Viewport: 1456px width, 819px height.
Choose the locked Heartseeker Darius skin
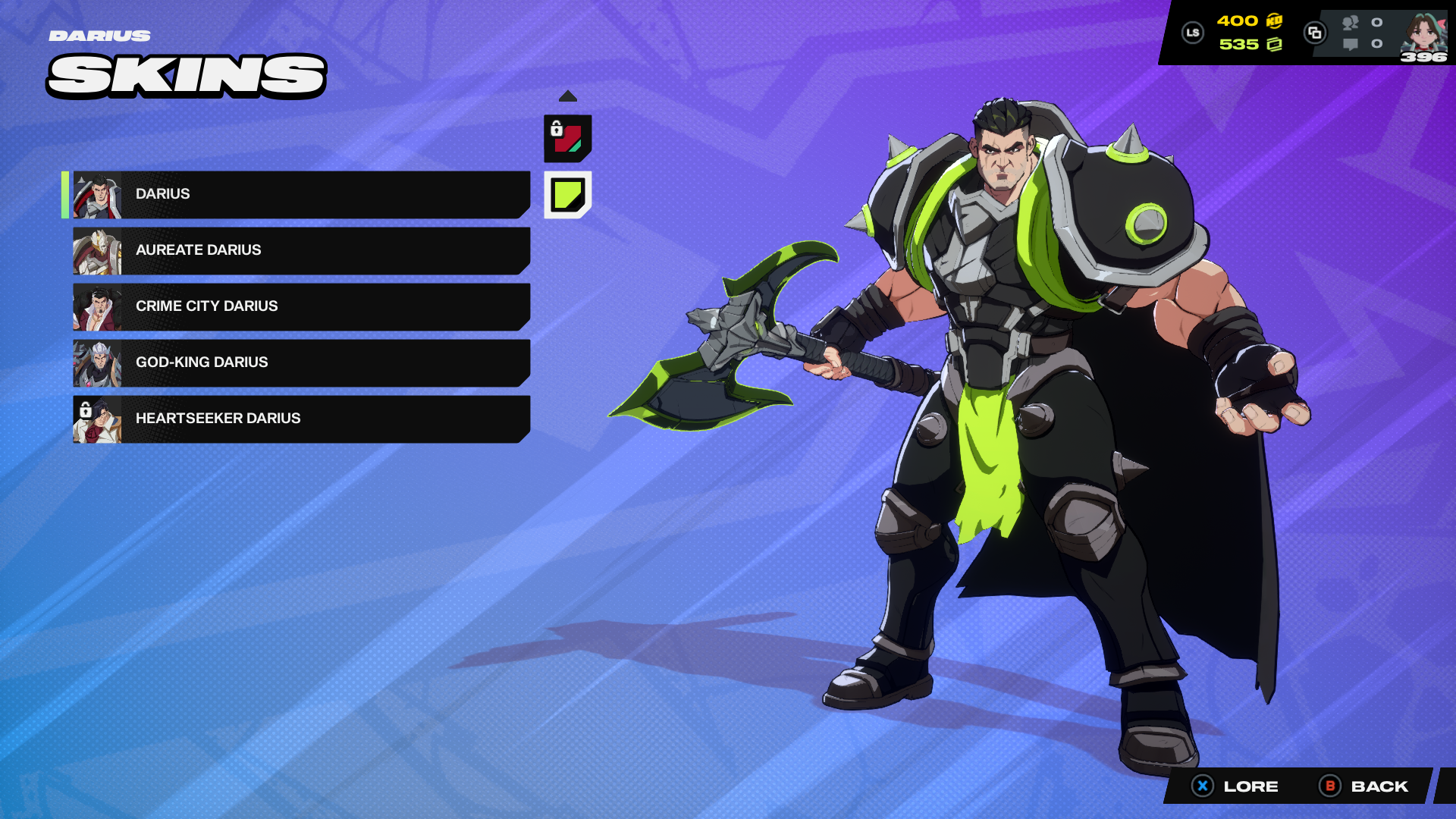click(x=301, y=419)
